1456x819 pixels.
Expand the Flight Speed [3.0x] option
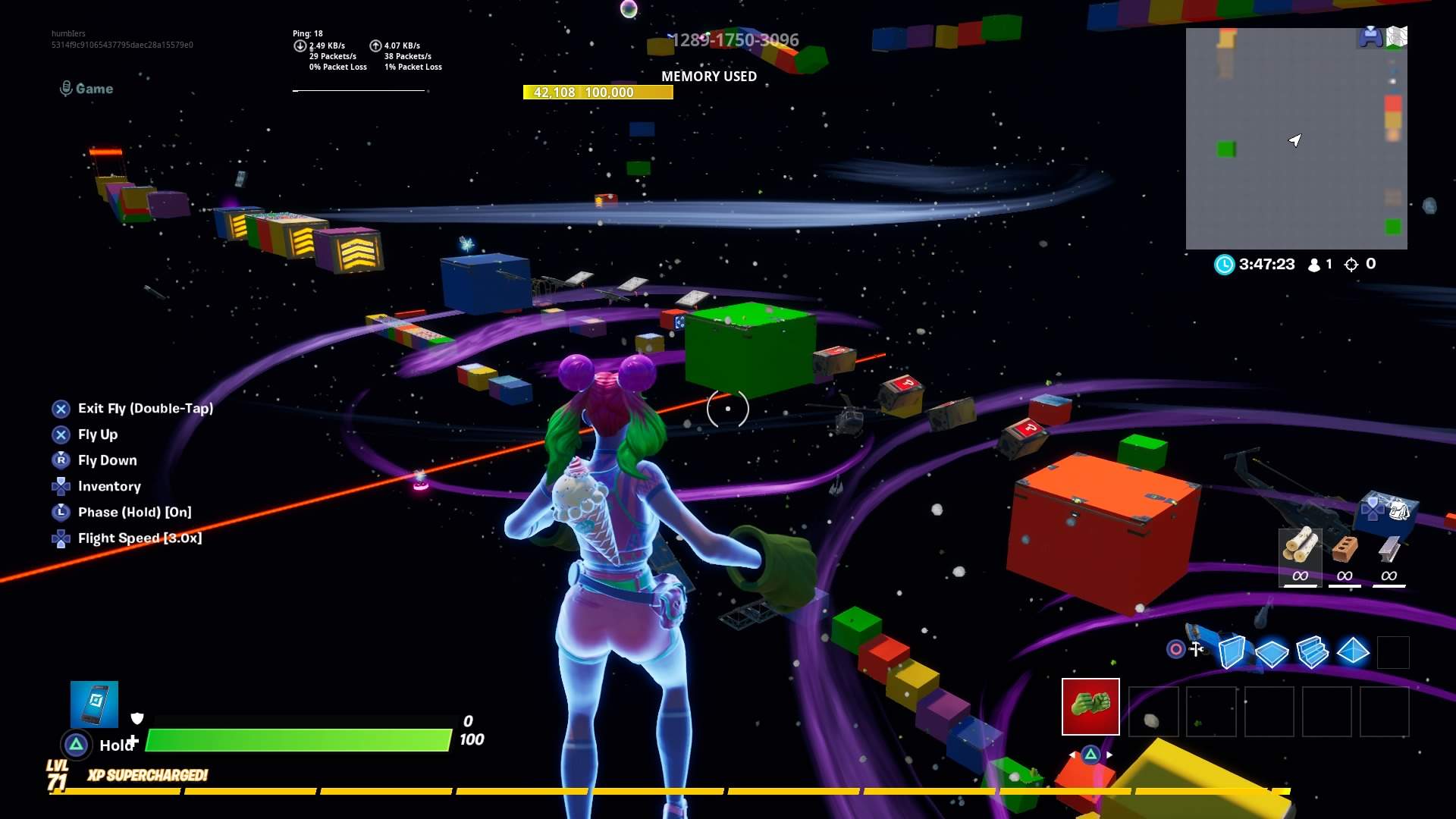pyautogui.click(x=140, y=538)
